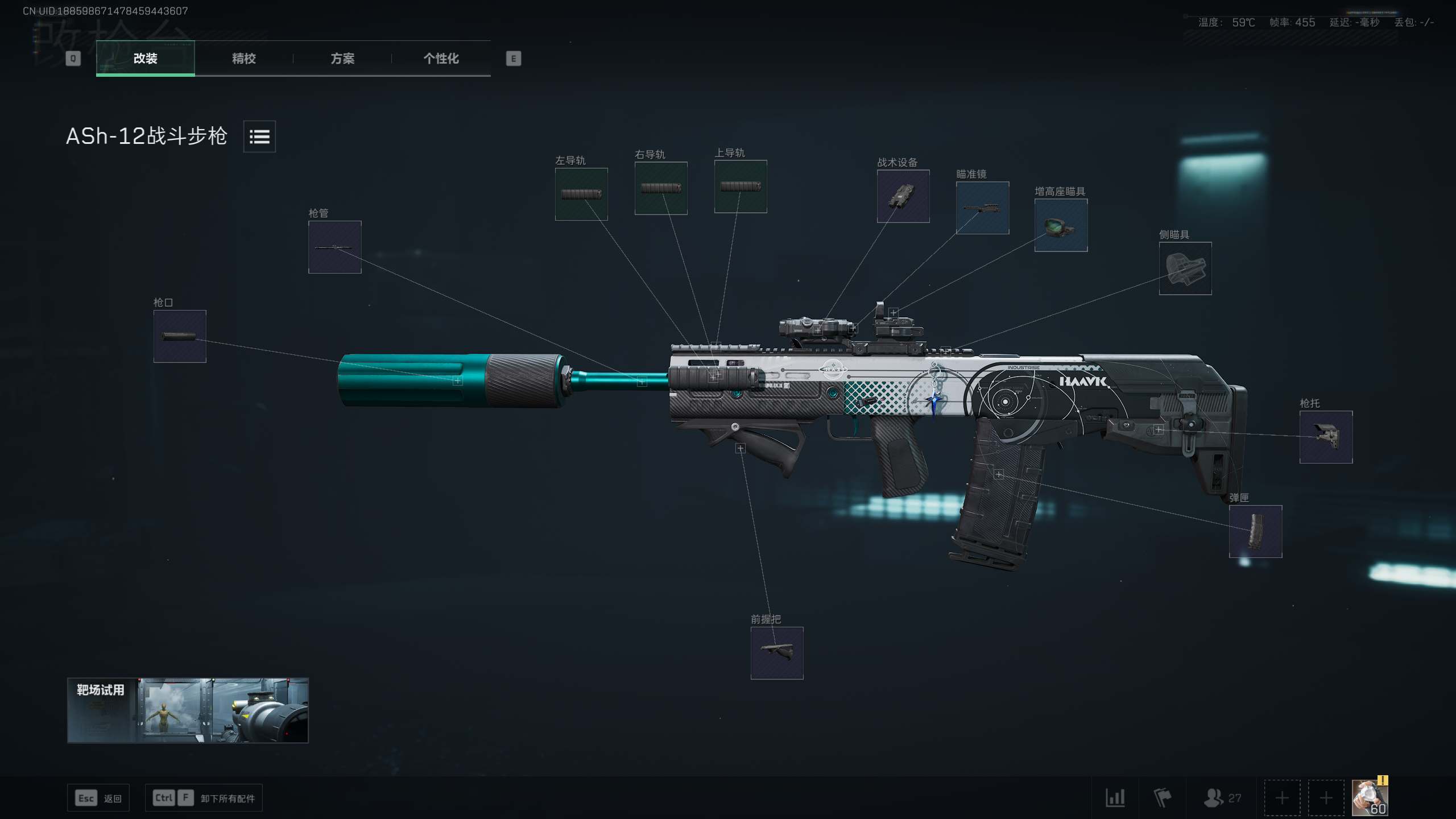Screen dimensions: 1456x819
Task: Click the 改装 tab
Action: (145, 59)
